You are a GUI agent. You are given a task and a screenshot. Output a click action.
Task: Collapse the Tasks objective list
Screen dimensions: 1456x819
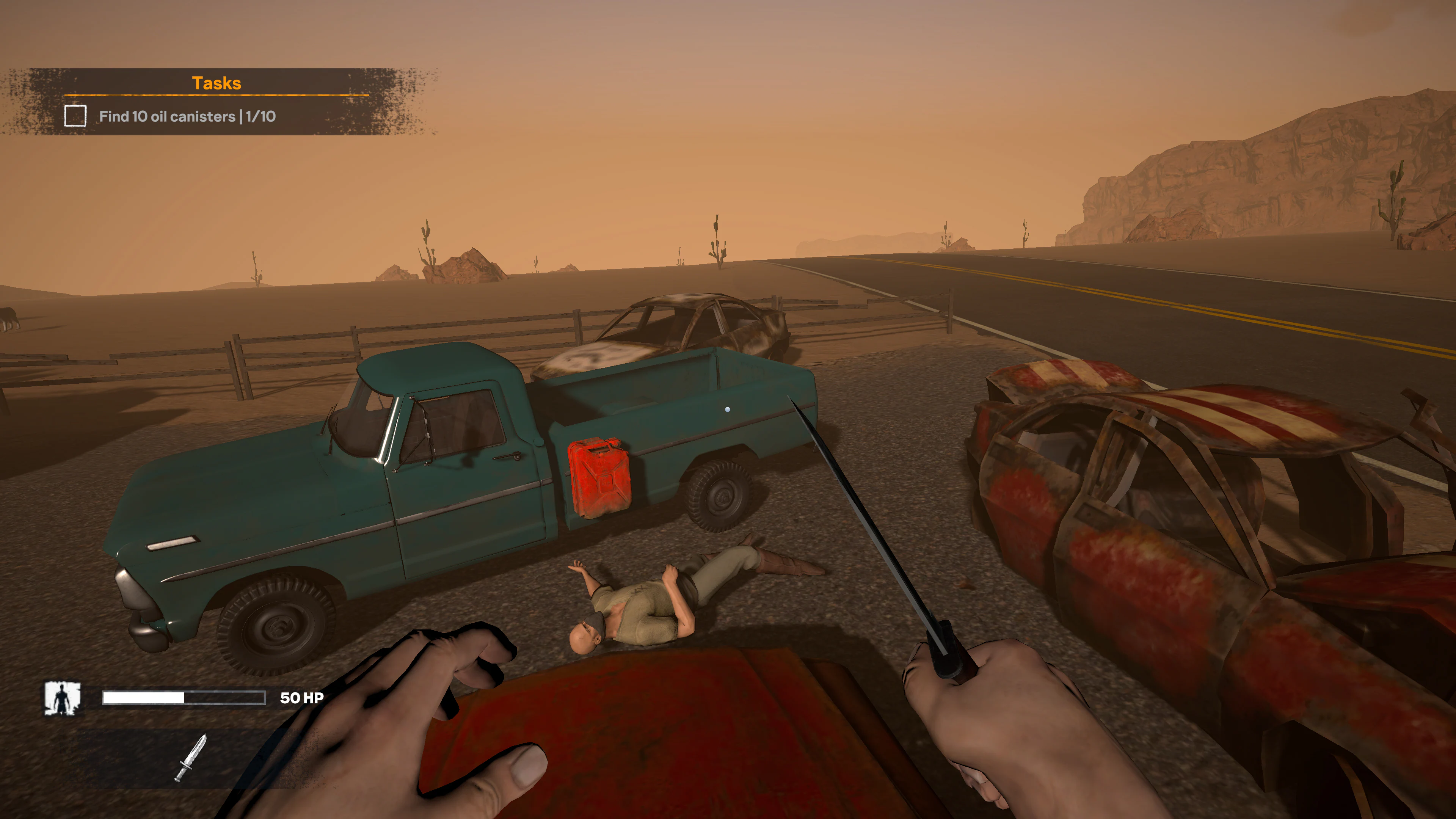[x=218, y=83]
